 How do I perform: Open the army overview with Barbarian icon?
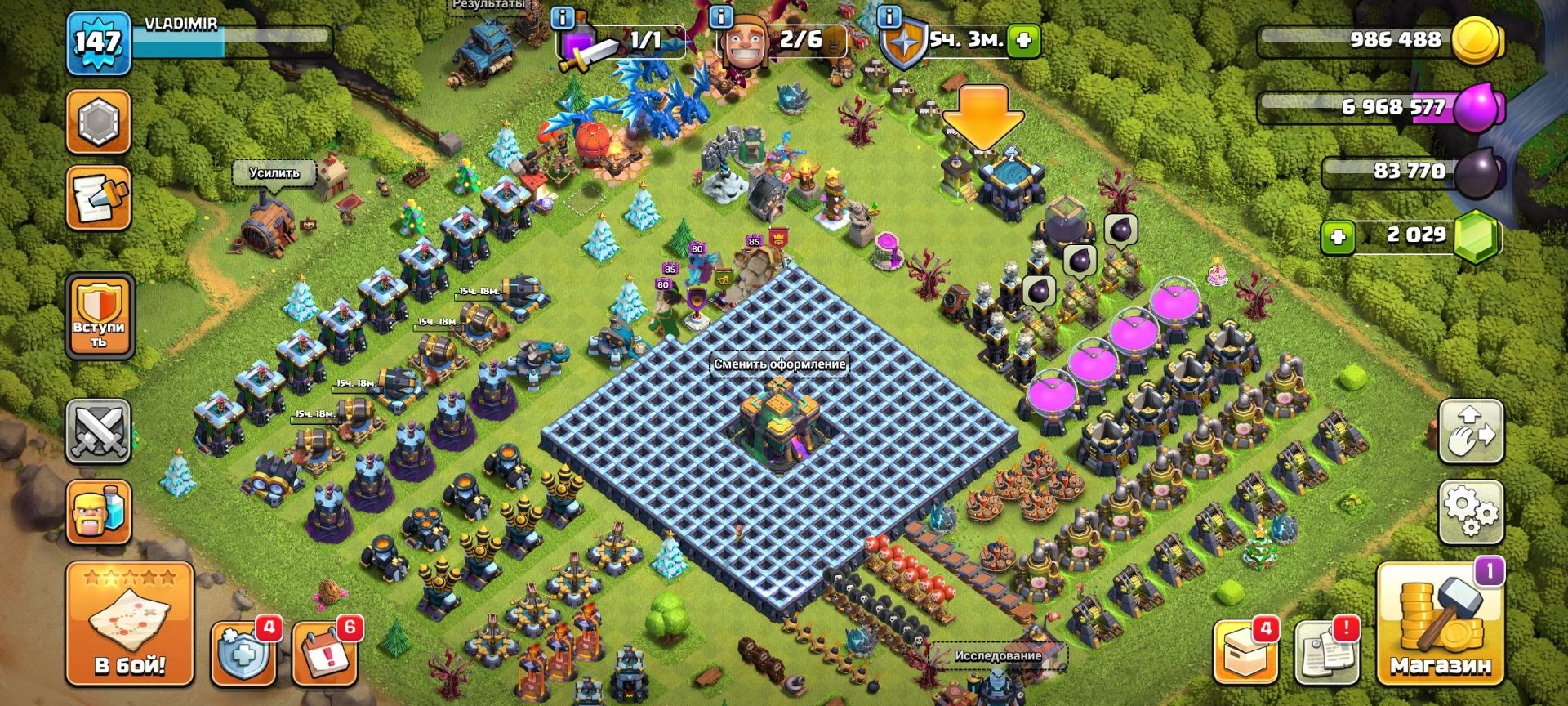click(99, 512)
